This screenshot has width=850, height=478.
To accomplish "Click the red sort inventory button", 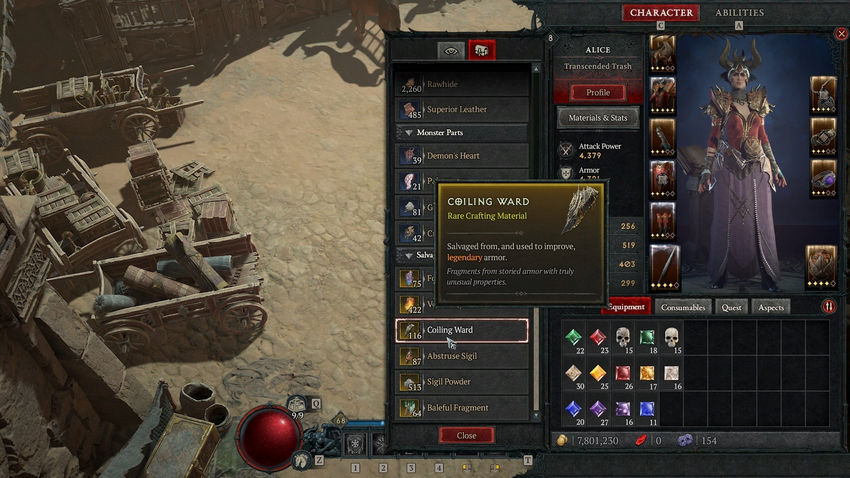I will coord(828,307).
